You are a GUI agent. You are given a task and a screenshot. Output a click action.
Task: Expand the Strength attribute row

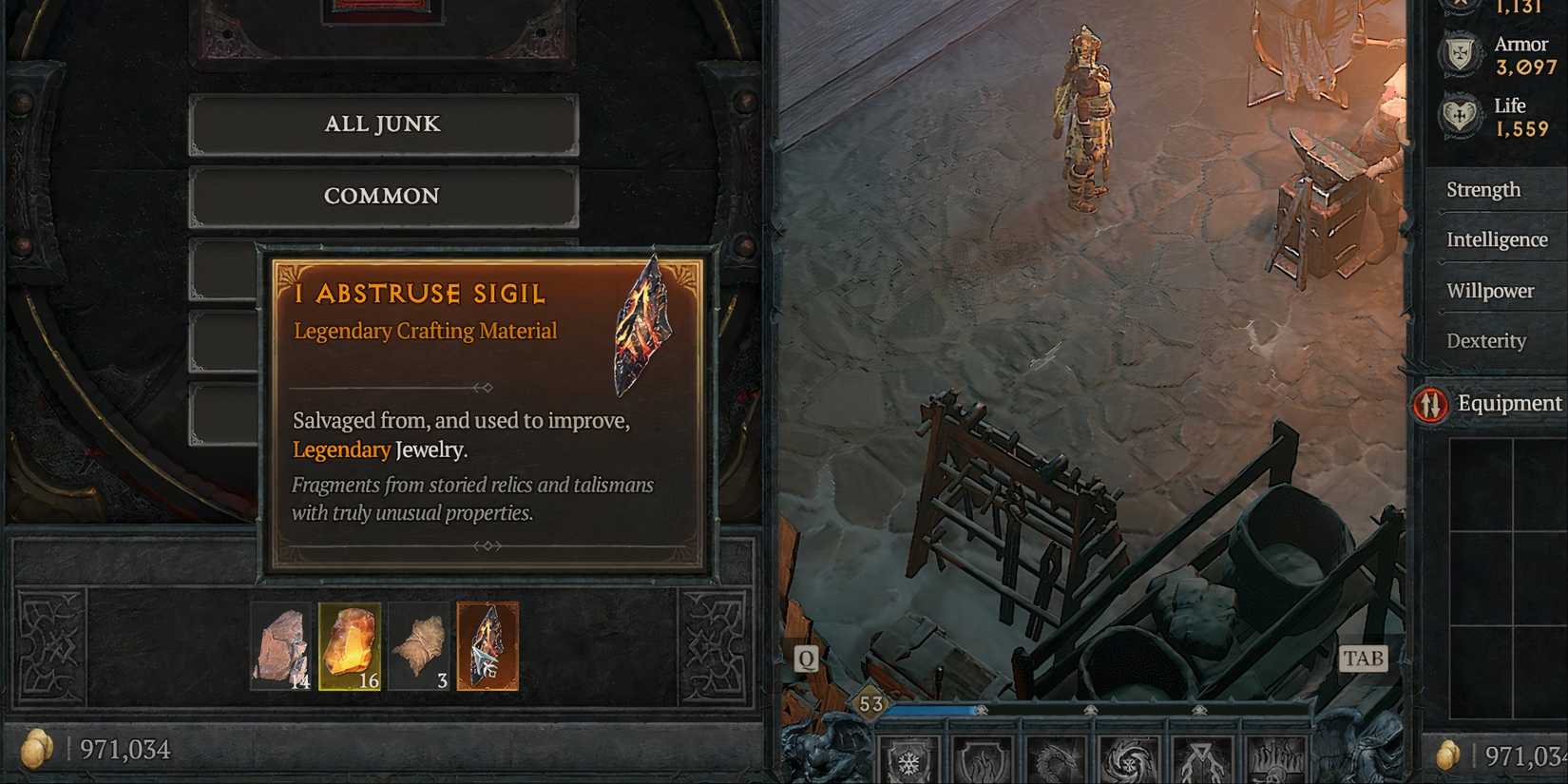point(1484,190)
